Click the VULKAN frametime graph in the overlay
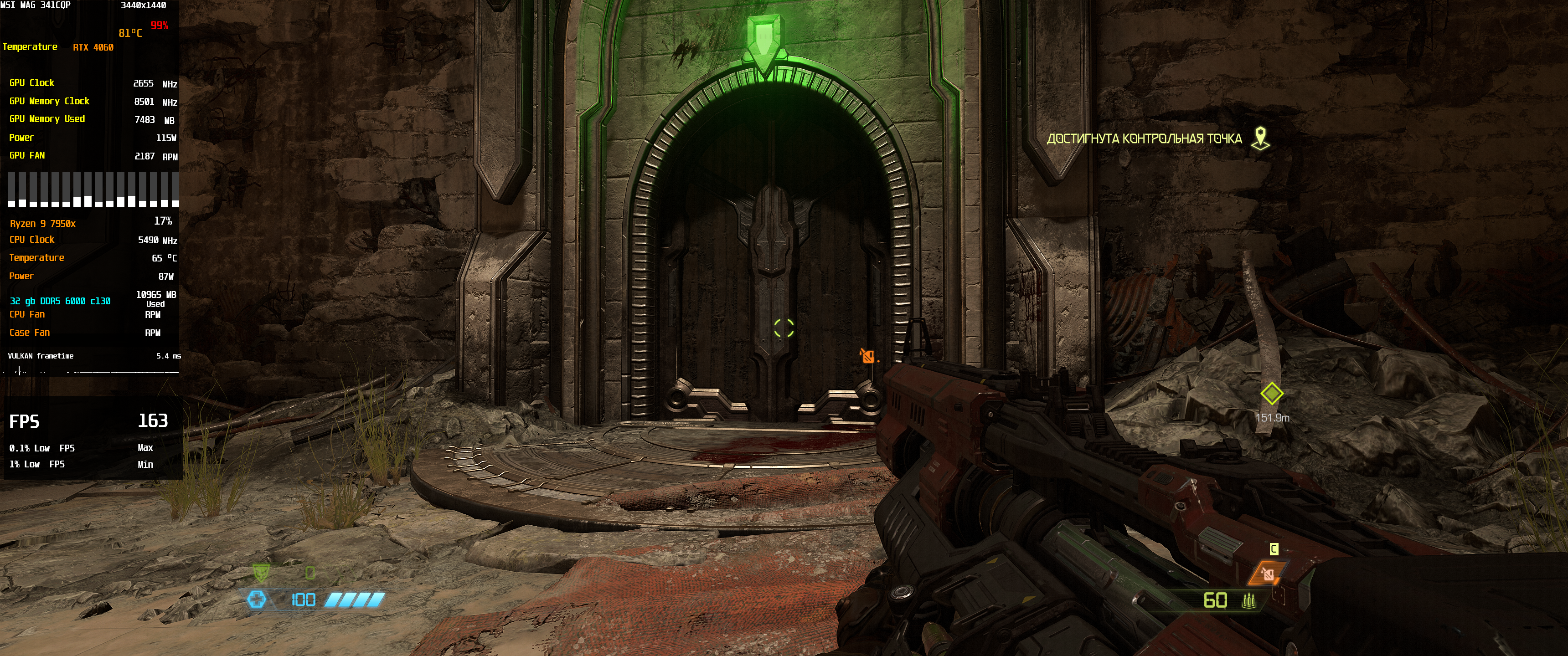The image size is (1568, 656). [90, 371]
